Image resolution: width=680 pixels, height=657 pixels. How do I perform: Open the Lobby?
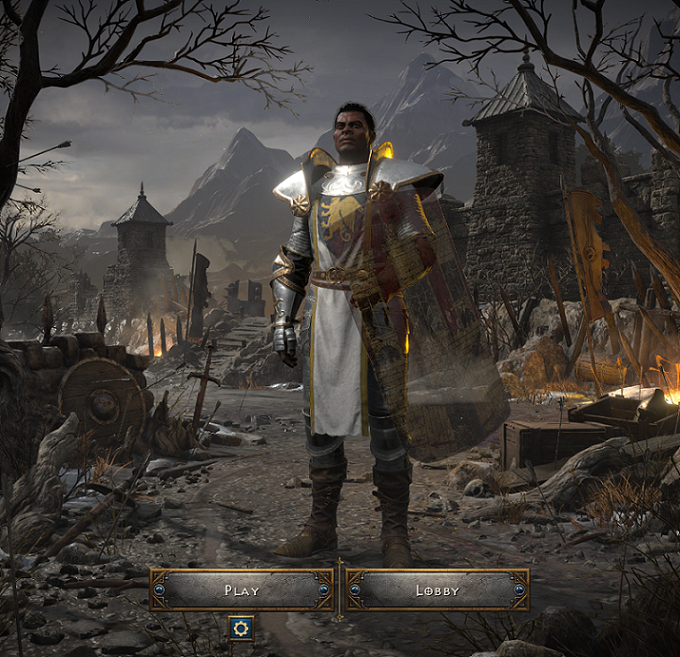(x=437, y=590)
